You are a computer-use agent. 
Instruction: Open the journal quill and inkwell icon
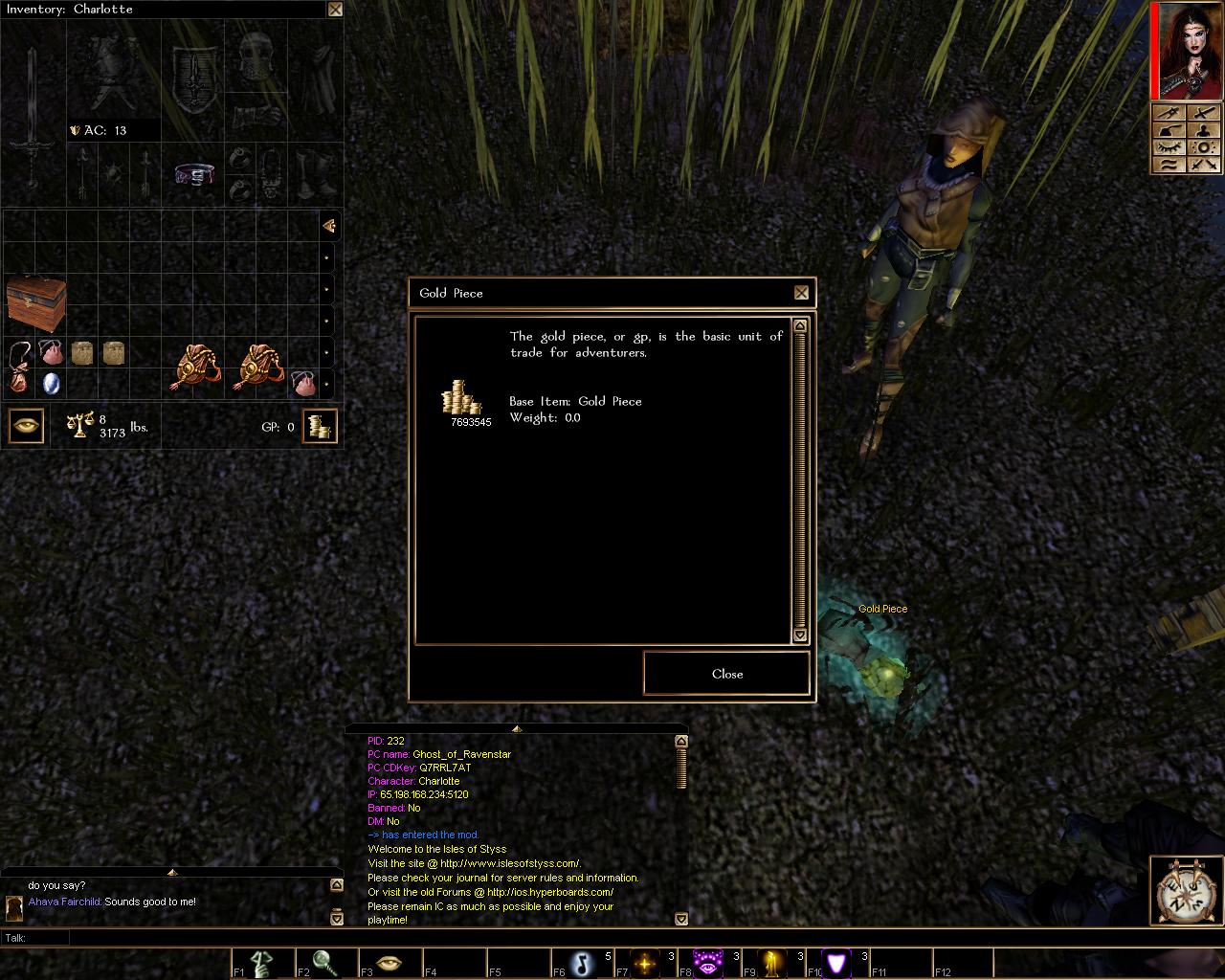click(1167, 130)
